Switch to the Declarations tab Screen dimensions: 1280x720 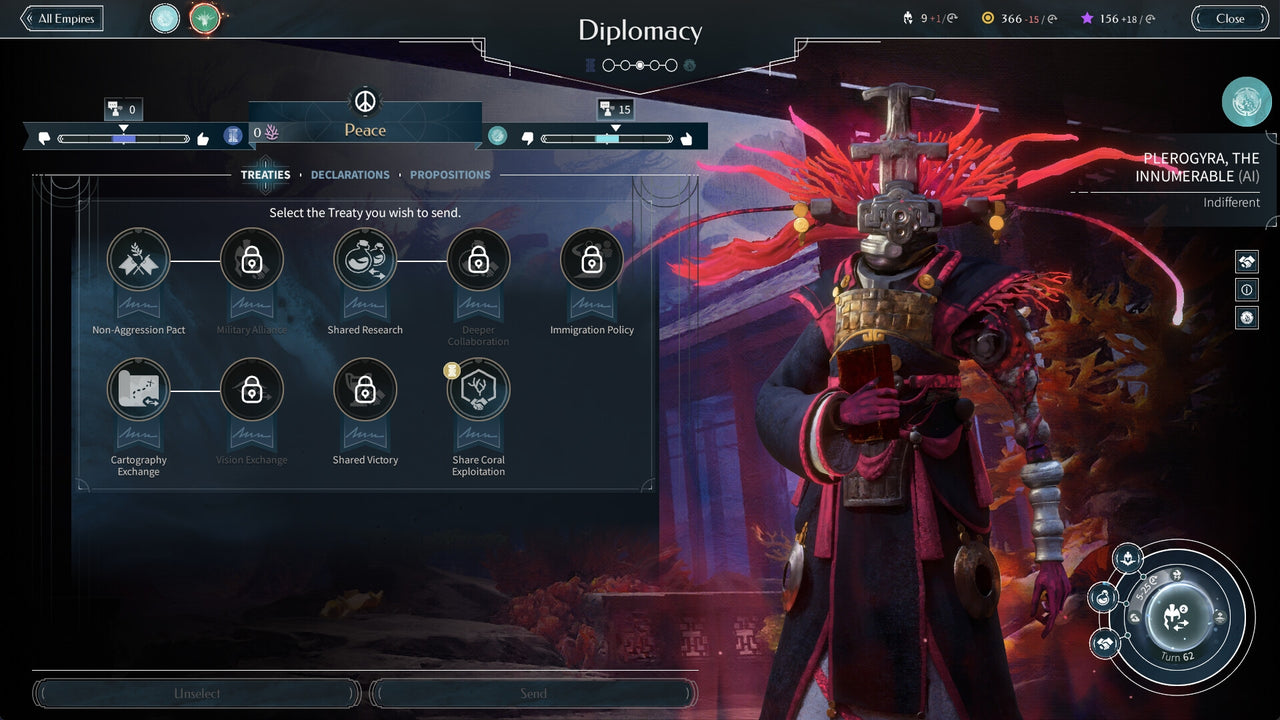click(349, 174)
